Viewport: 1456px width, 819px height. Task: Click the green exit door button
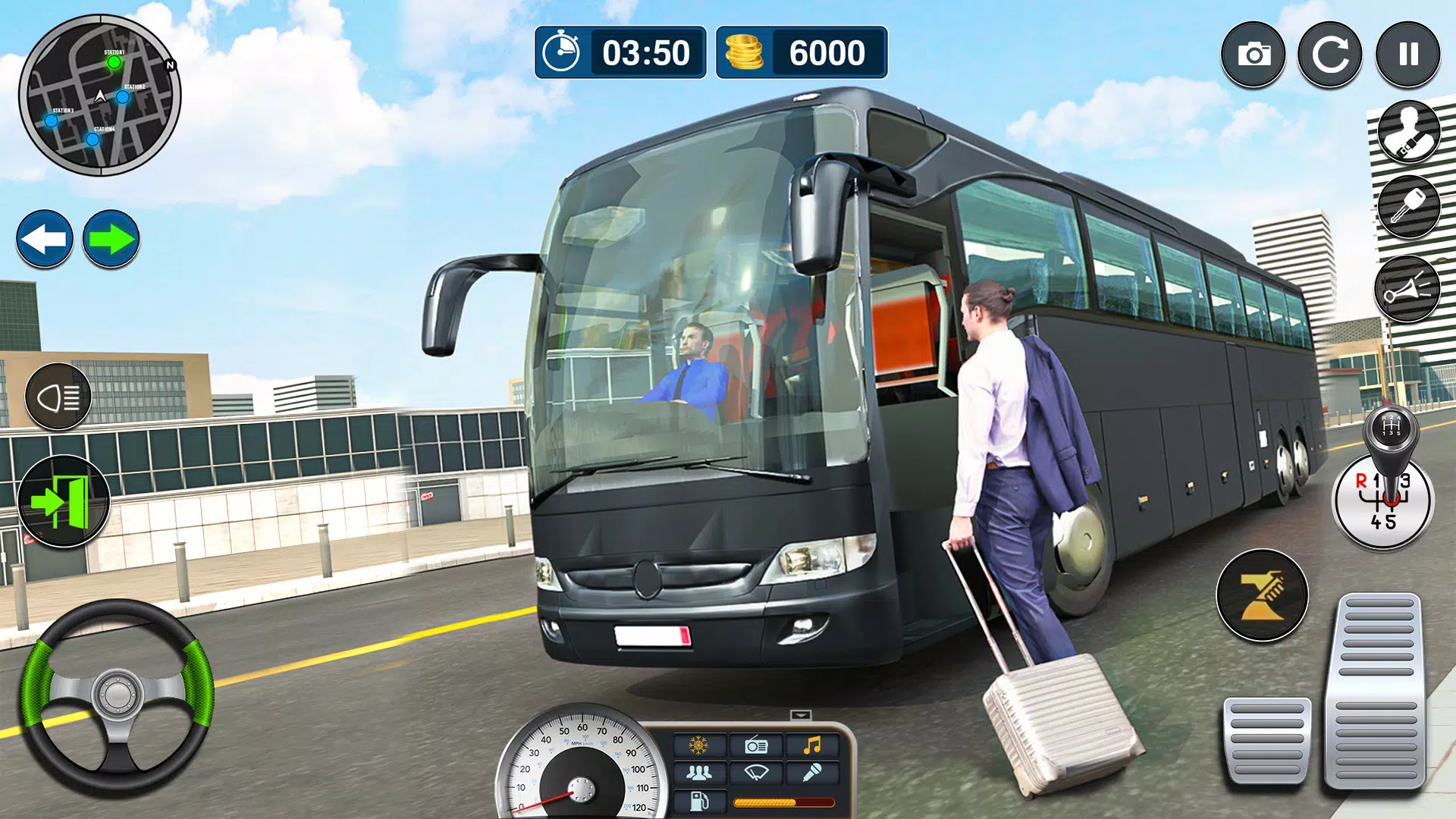tap(64, 500)
